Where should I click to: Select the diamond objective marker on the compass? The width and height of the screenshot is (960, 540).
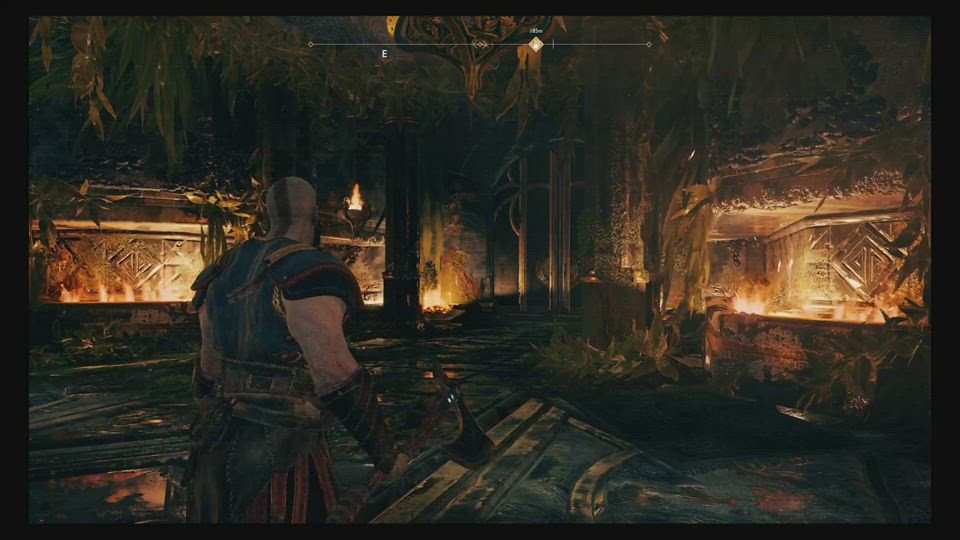coord(536,44)
